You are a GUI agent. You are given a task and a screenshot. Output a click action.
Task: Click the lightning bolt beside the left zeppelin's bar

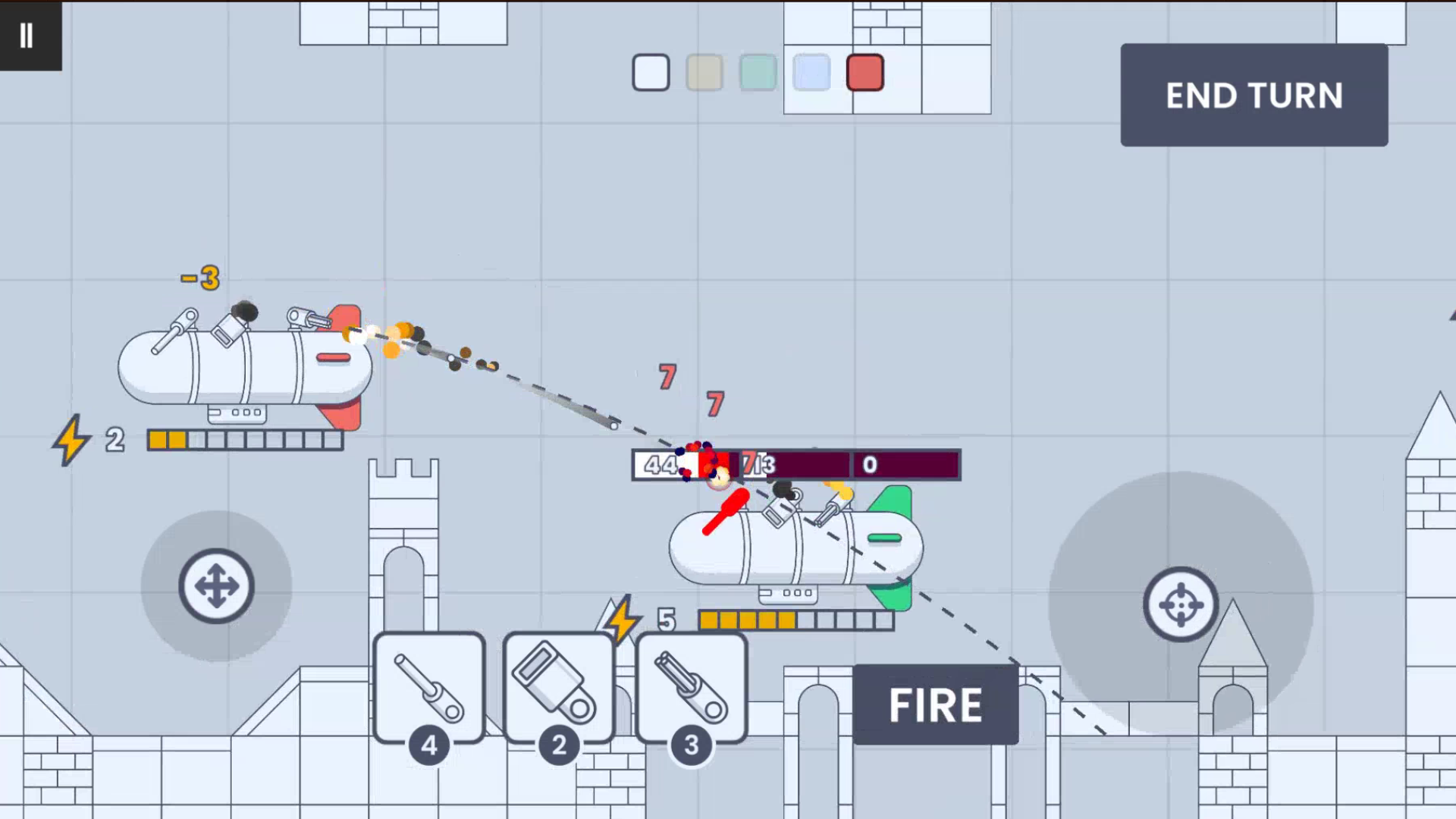coord(71,440)
